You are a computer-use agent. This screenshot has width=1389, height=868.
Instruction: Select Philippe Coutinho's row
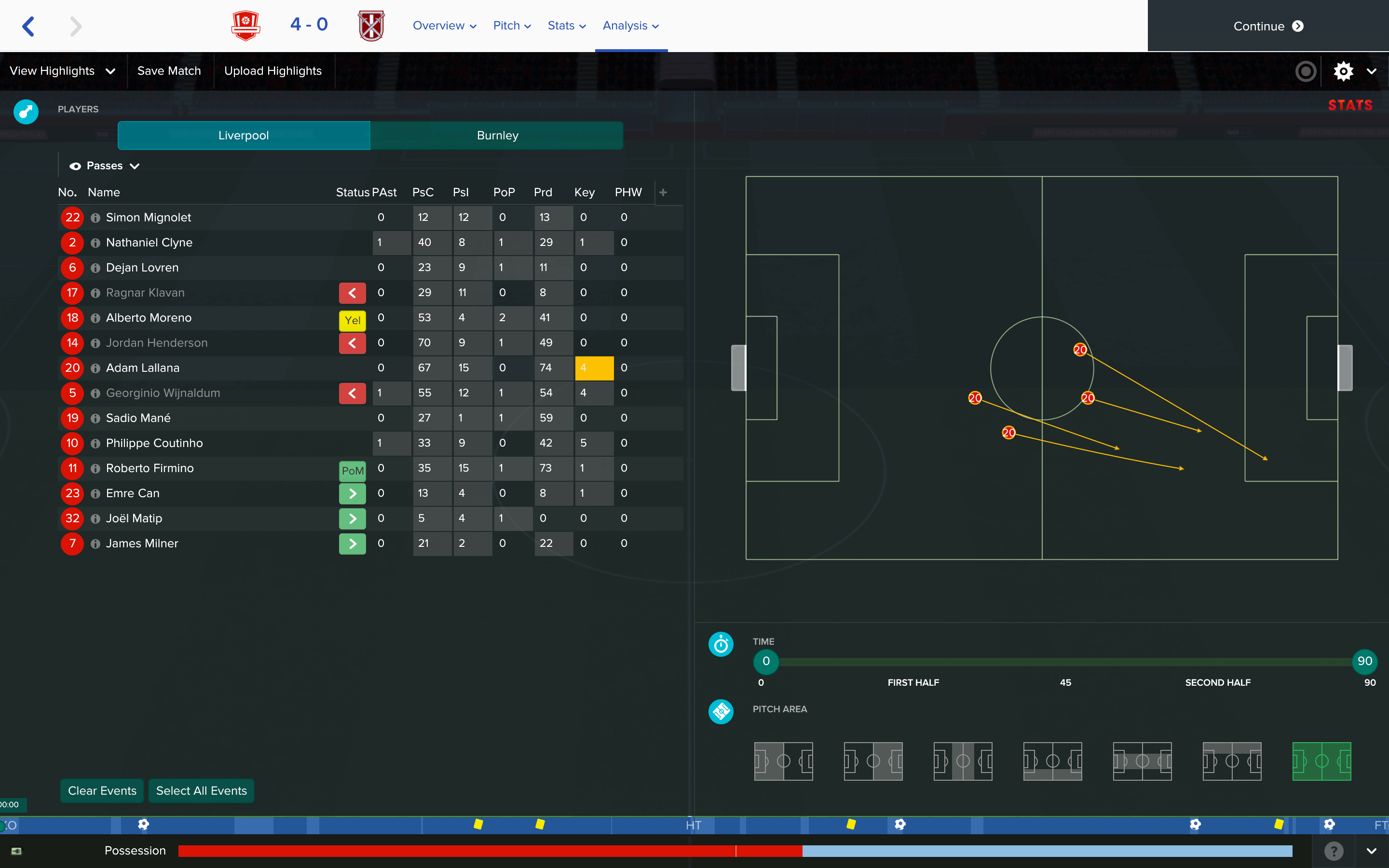click(x=154, y=443)
